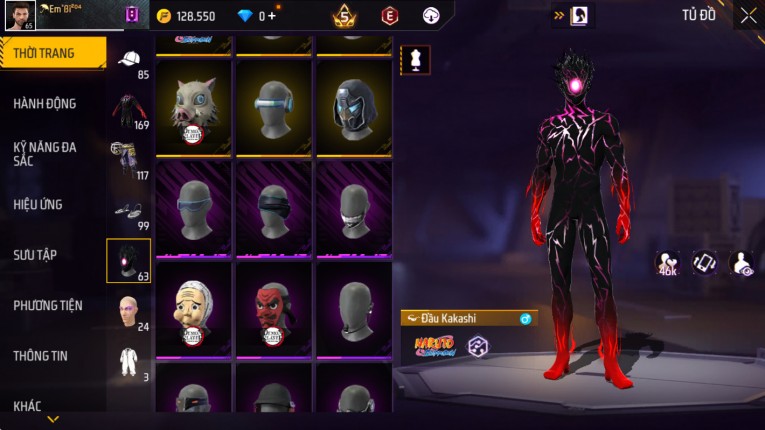Equip the boar head mask
765x430 pixels.
click(194, 105)
